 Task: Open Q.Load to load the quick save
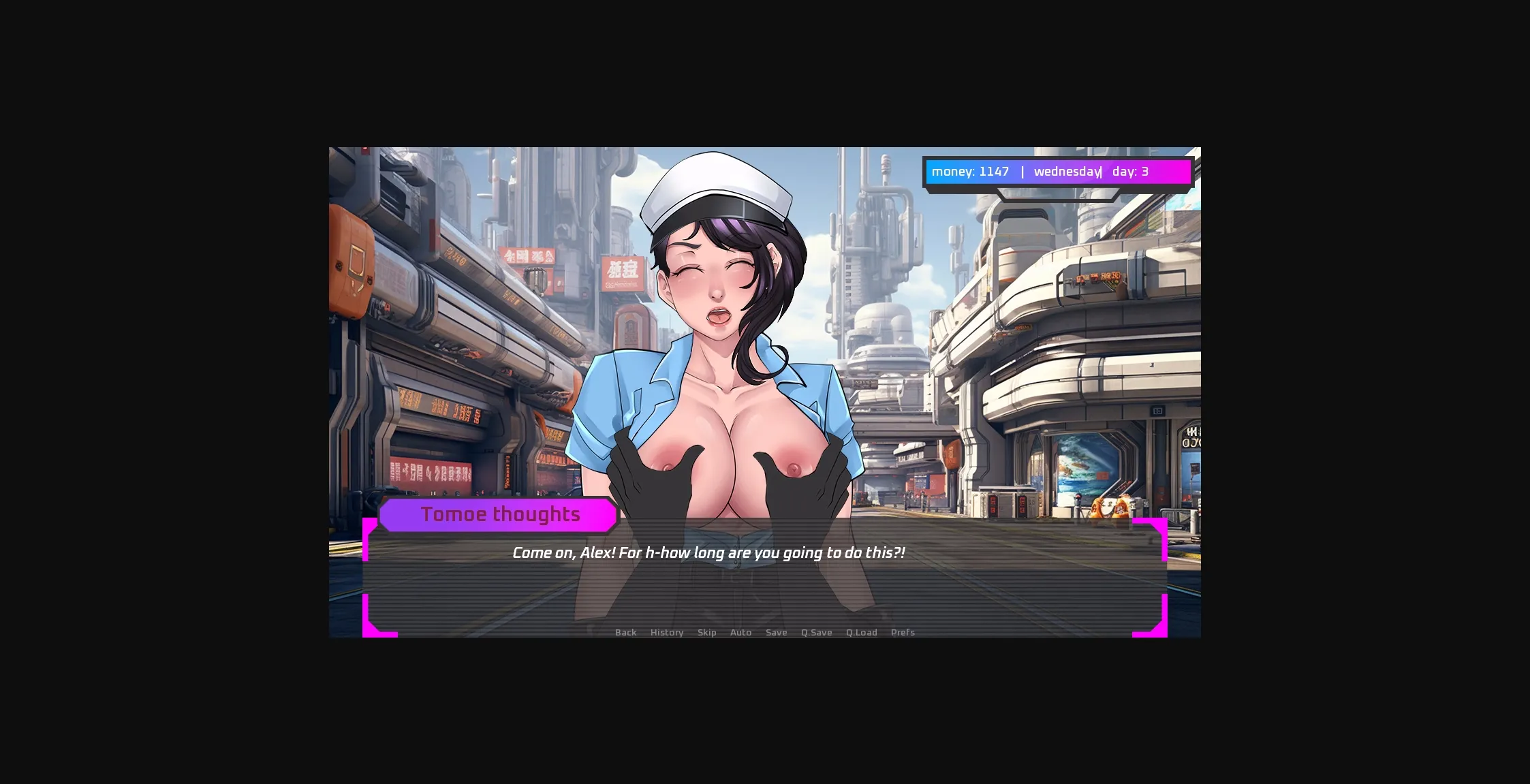[861, 632]
